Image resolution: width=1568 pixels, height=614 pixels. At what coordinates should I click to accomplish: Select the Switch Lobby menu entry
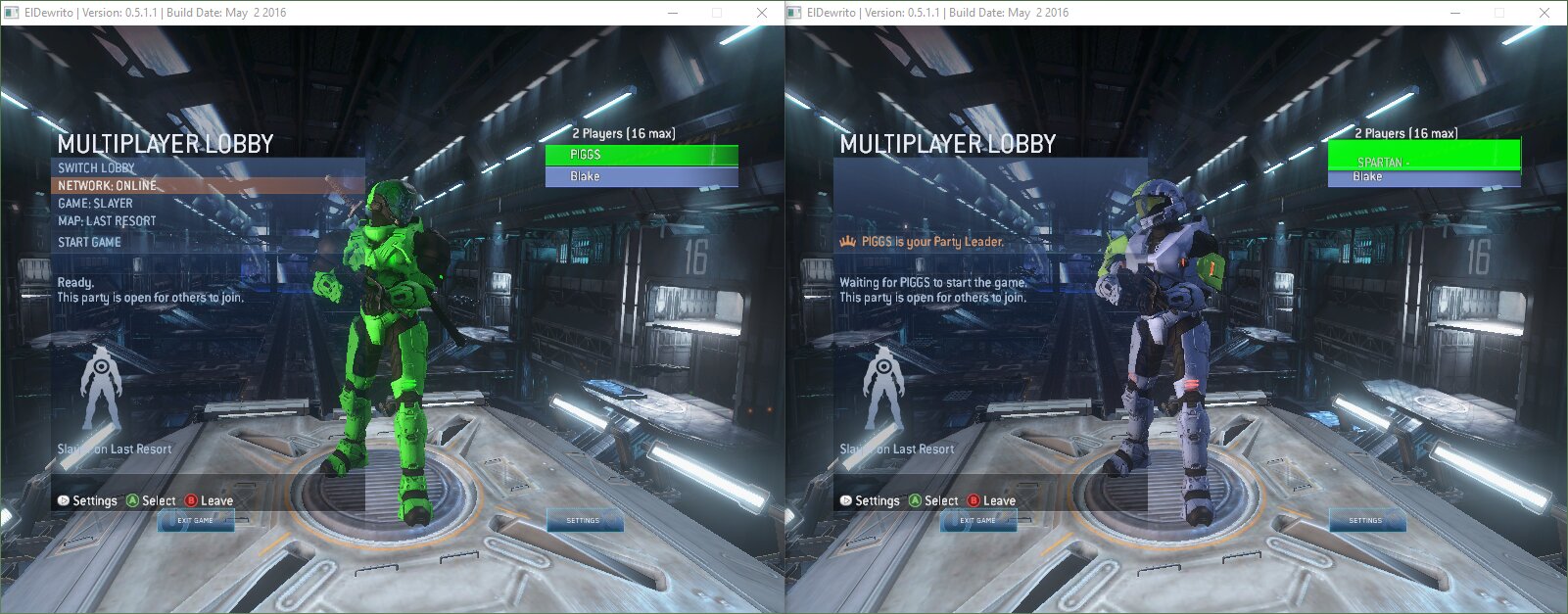point(97,167)
